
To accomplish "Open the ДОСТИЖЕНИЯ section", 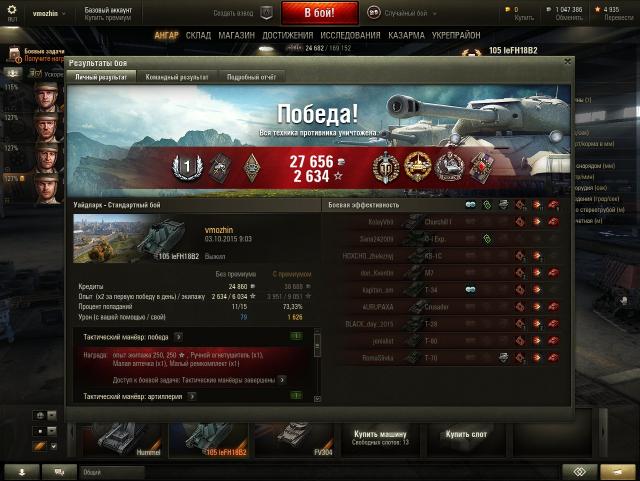I will pyautogui.click(x=288, y=35).
